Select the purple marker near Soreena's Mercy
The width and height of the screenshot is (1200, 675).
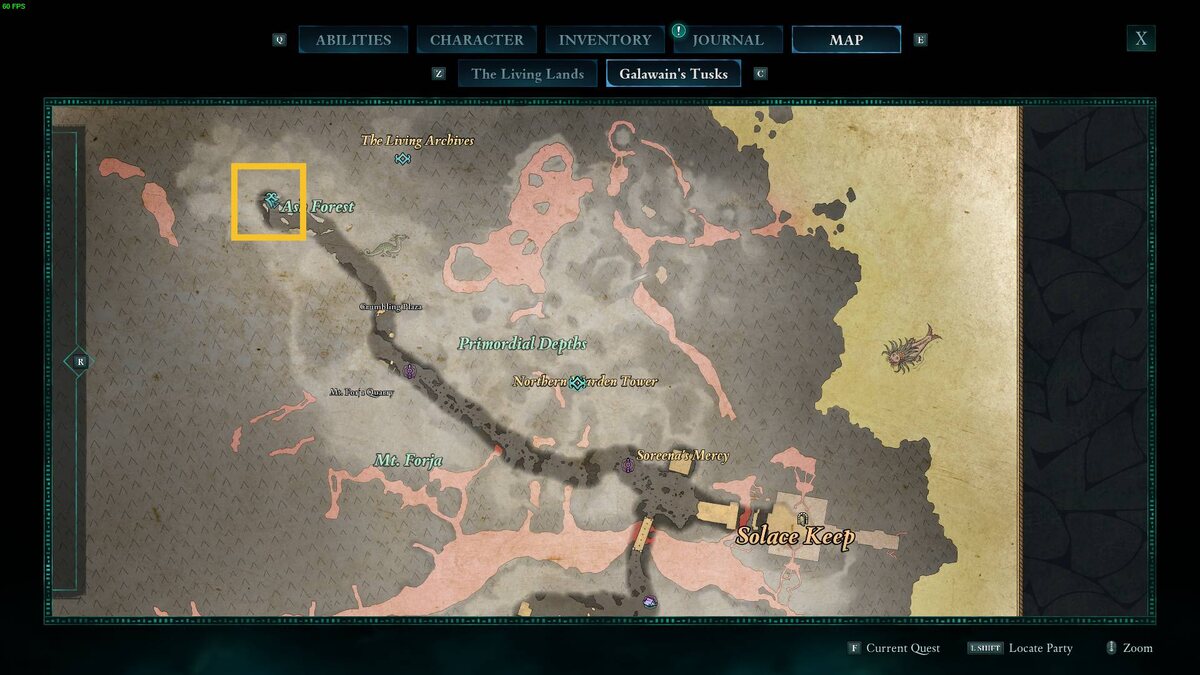point(628,465)
